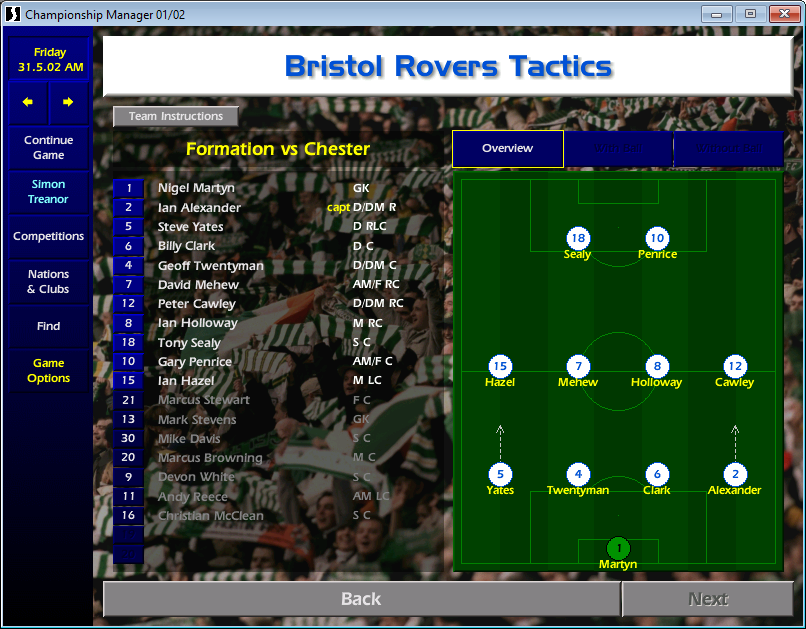The height and width of the screenshot is (629, 806).
Task: Choose Holloway's number 8 pitch marker
Action: tap(656, 366)
